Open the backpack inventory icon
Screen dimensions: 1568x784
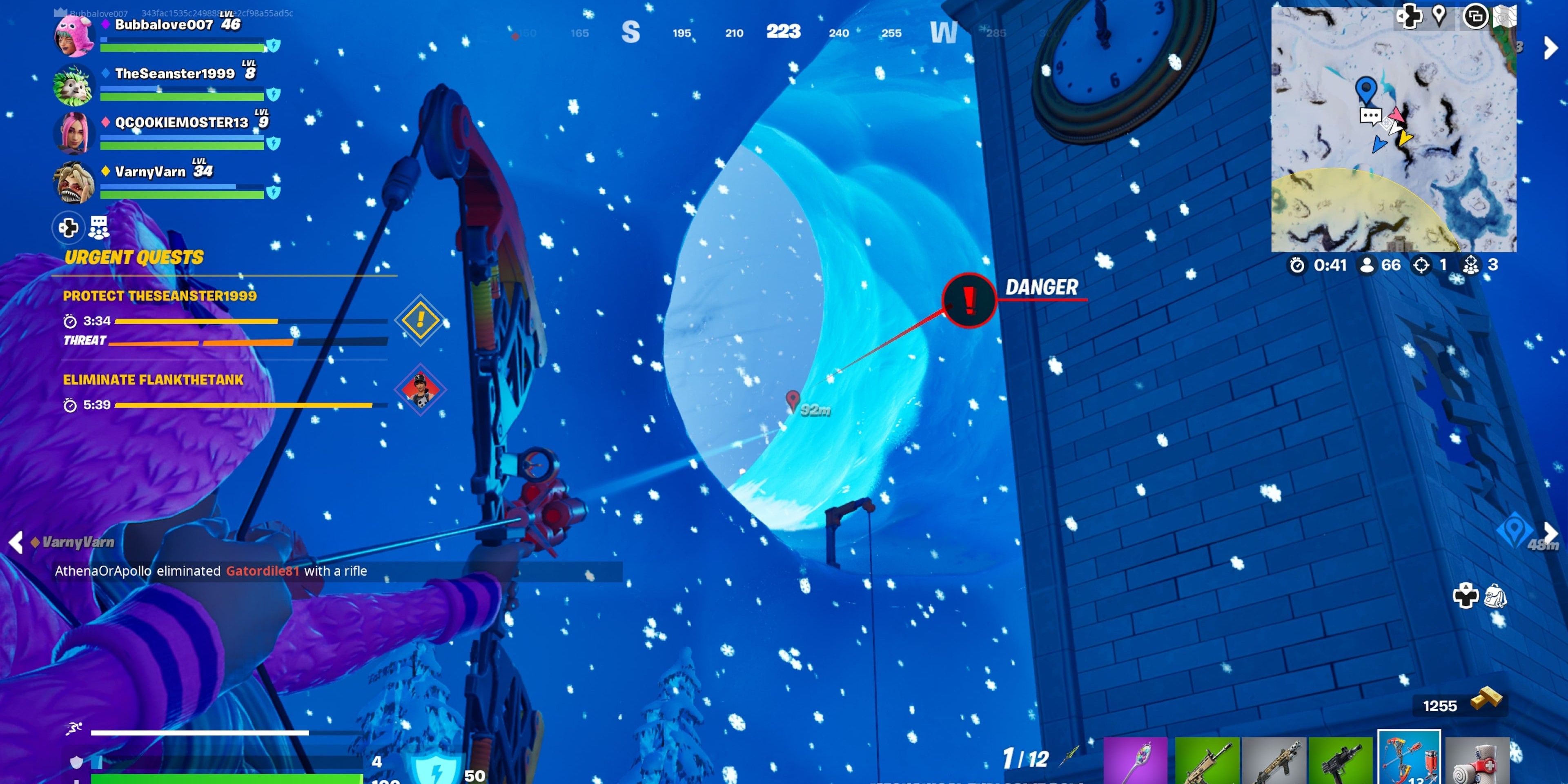point(1495,596)
